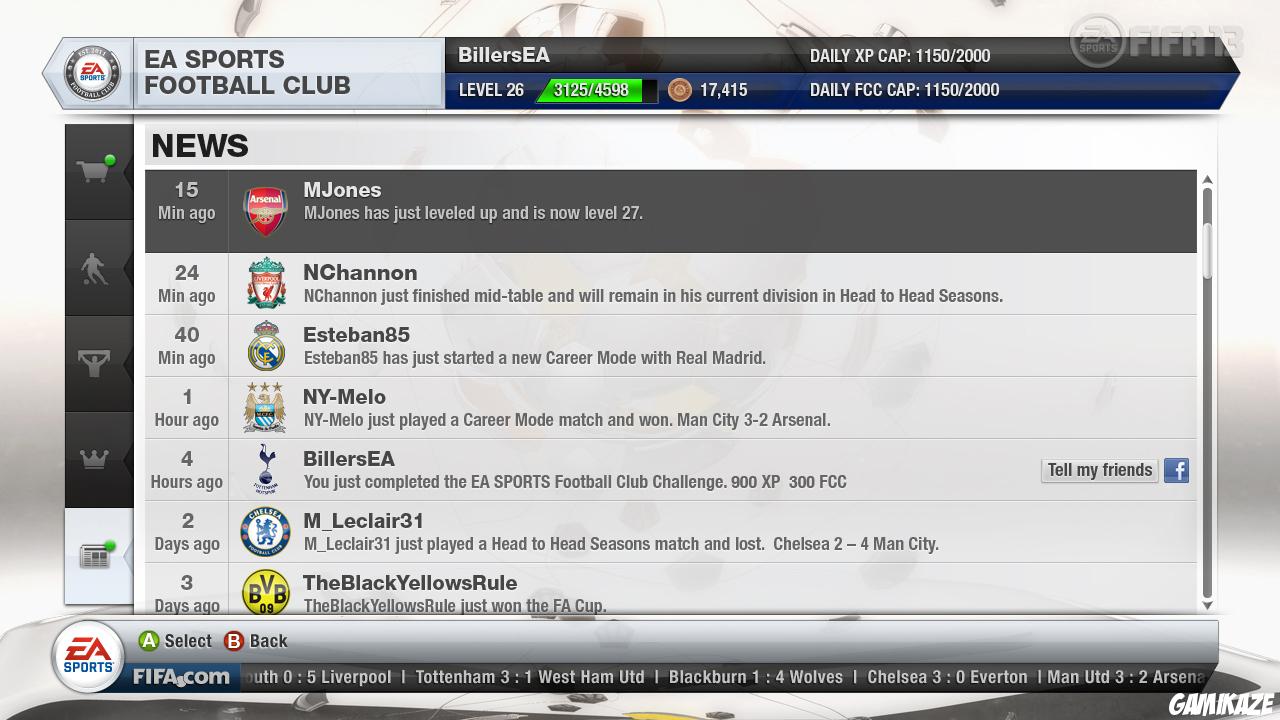
Task: Select the Liverpool crest beside NChannon
Action: tap(265, 283)
